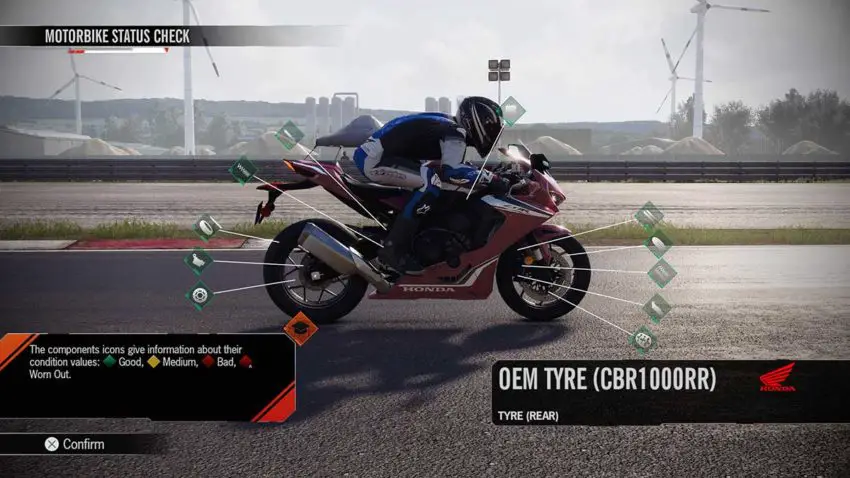
Task: Select the bottom-most green icon by the front wheel
Action: click(x=643, y=340)
